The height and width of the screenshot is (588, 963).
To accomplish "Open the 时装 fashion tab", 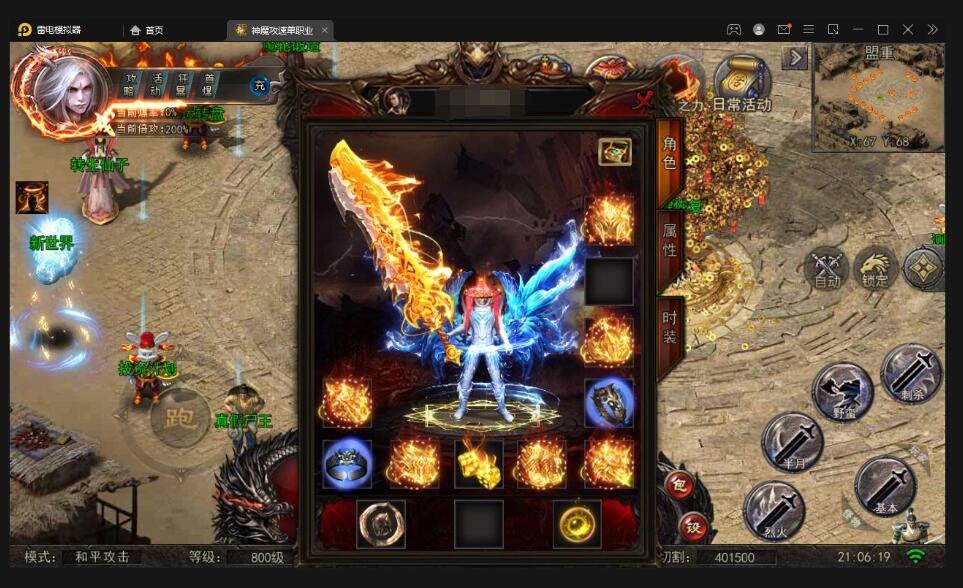I will tap(670, 325).
